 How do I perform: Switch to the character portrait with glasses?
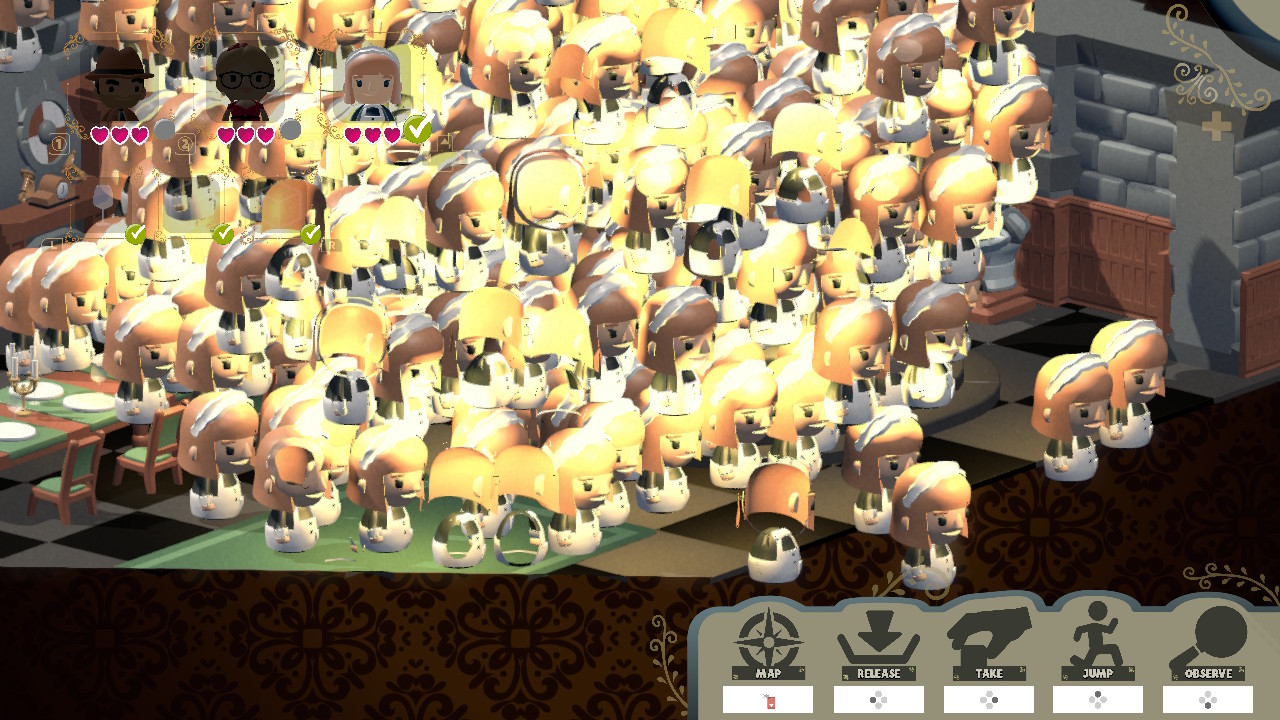pyautogui.click(x=245, y=84)
